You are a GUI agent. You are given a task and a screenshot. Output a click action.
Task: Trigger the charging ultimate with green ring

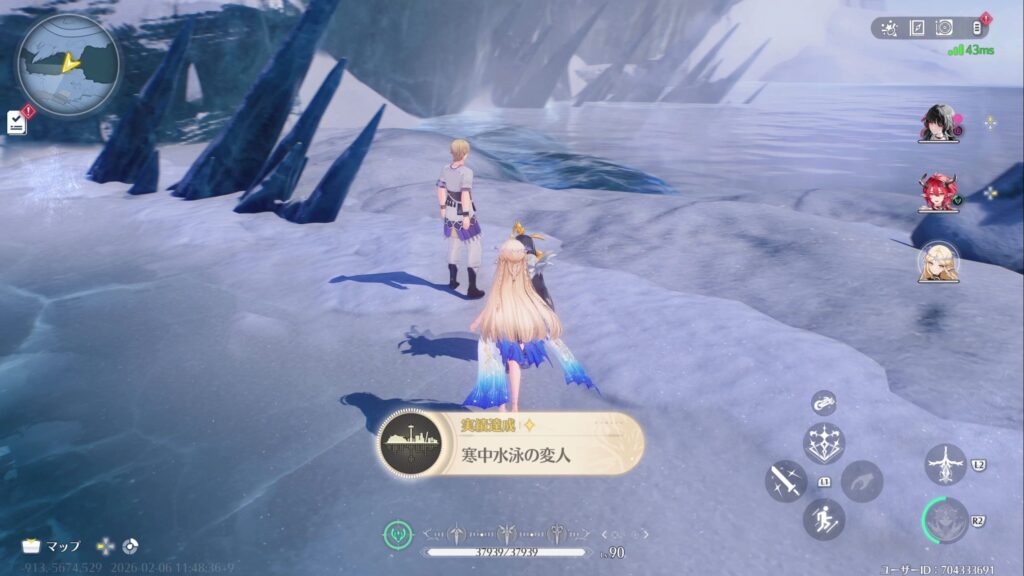point(945,520)
